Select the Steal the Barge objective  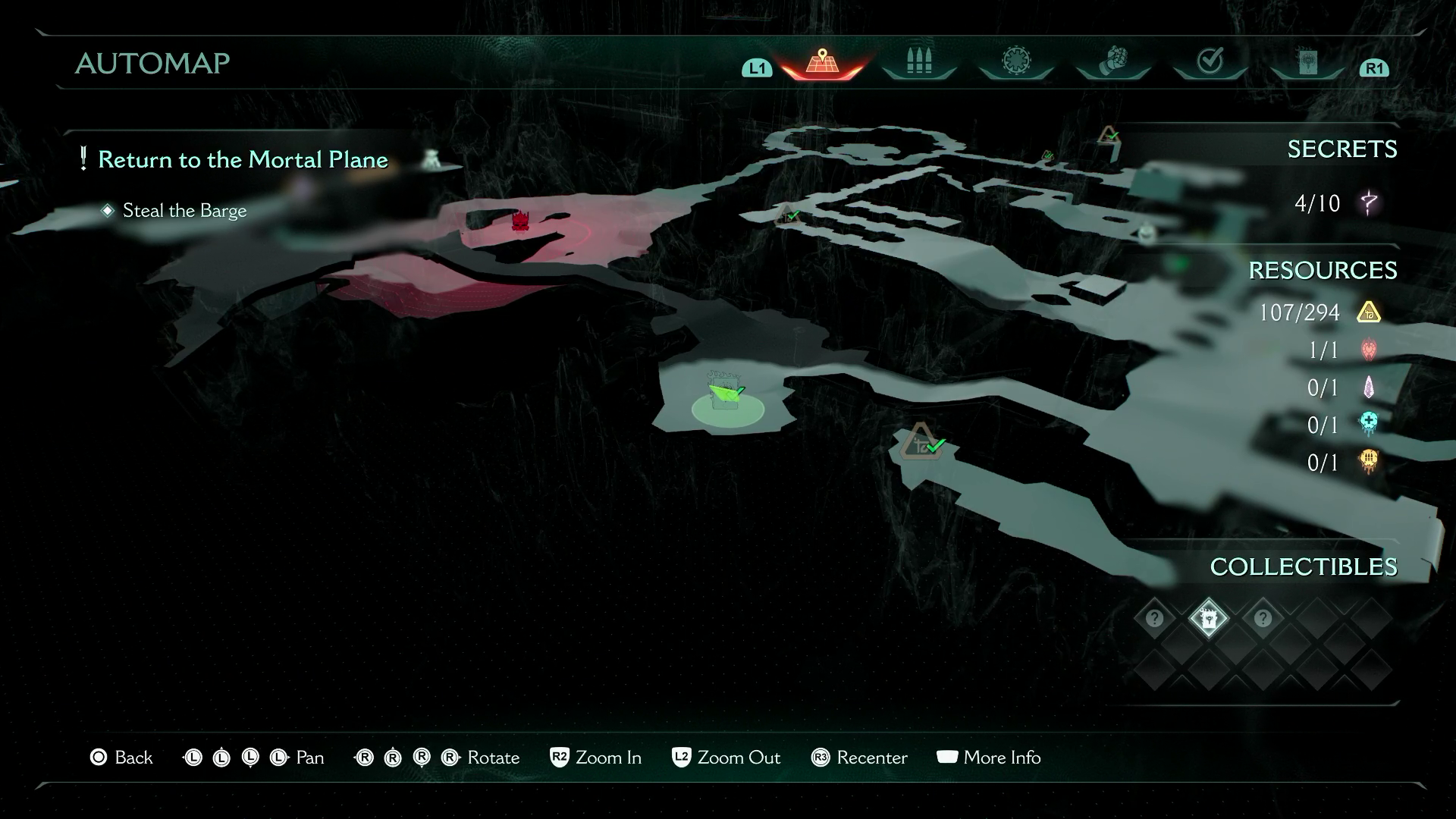pyautogui.click(x=184, y=211)
